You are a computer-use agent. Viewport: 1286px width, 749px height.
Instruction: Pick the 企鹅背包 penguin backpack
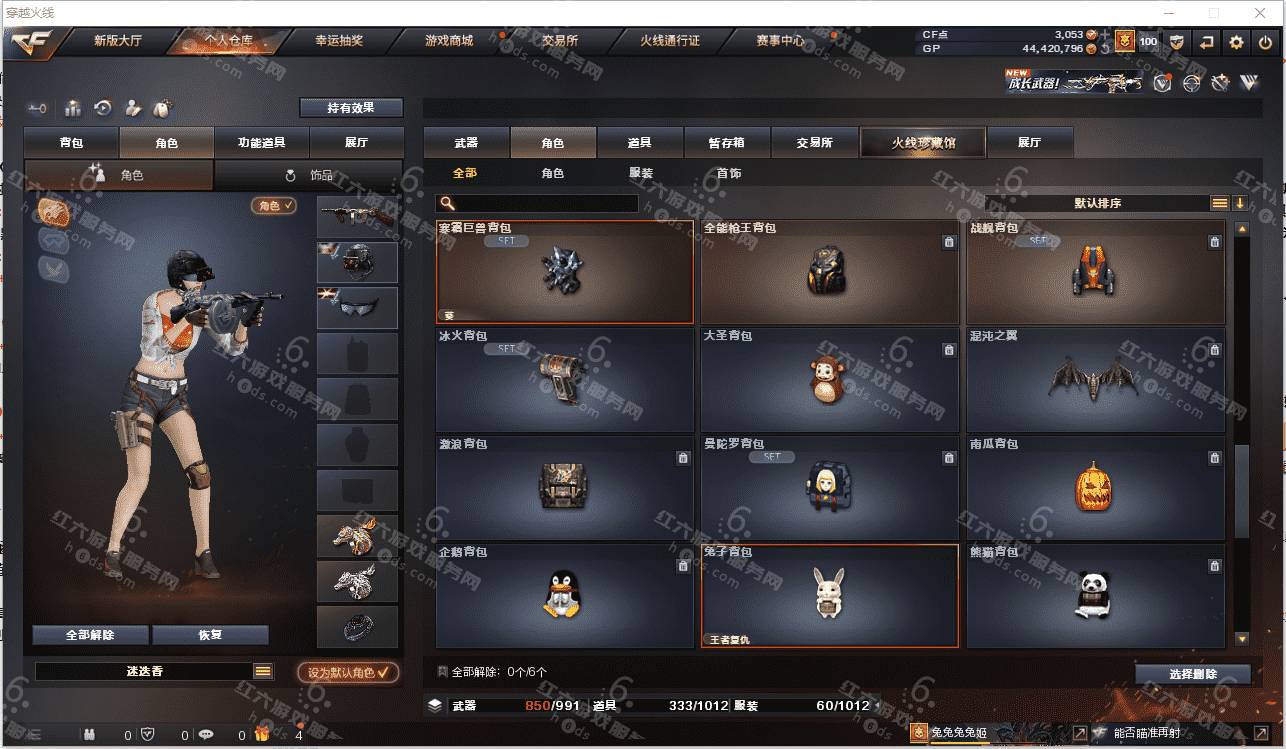(564, 596)
